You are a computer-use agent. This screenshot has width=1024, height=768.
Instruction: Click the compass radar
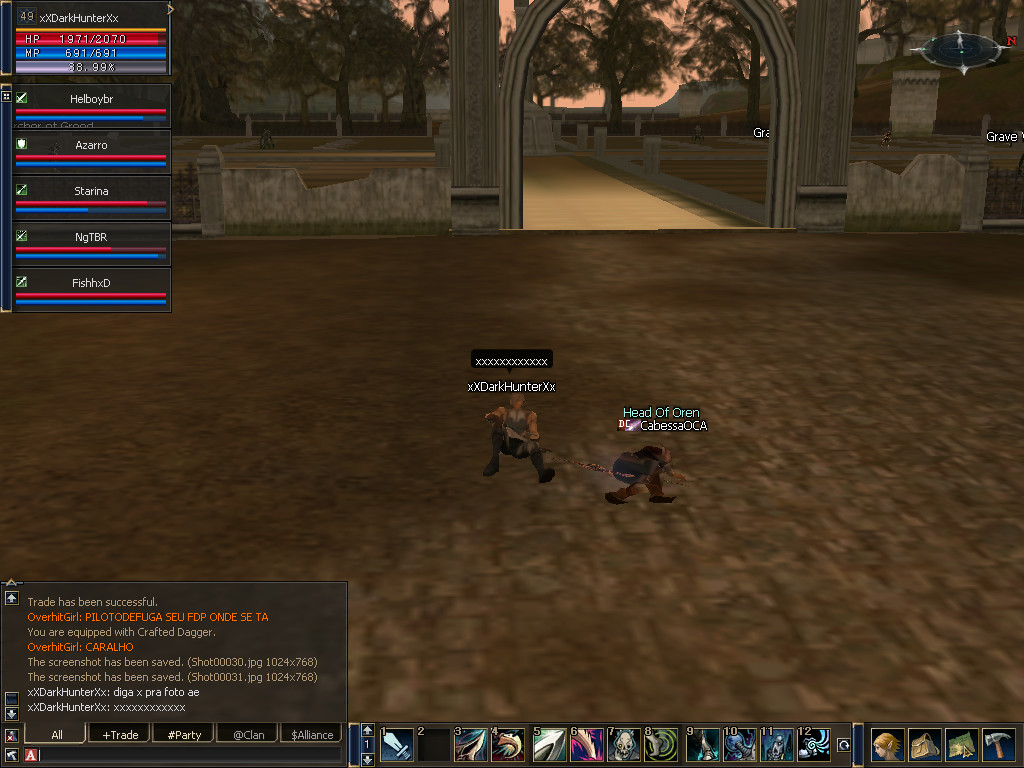click(x=959, y=48)
